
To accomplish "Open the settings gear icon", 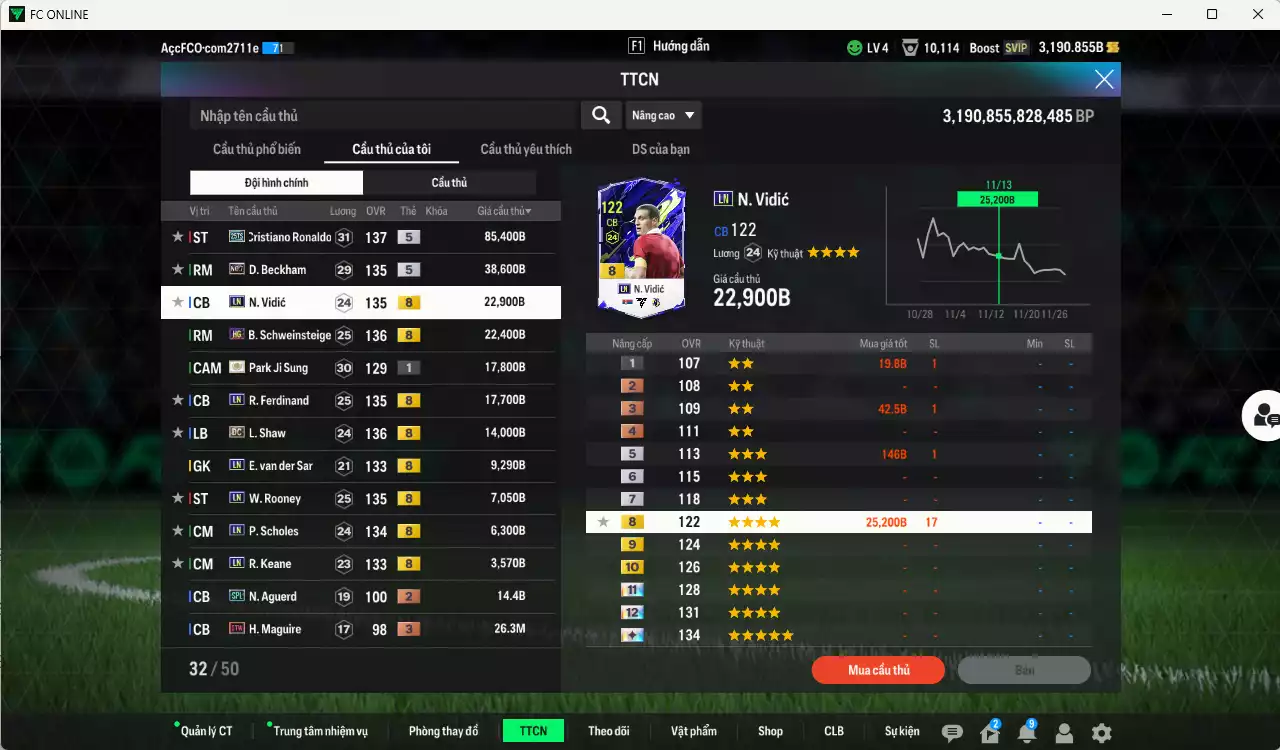I will [x=1101, y=732].
